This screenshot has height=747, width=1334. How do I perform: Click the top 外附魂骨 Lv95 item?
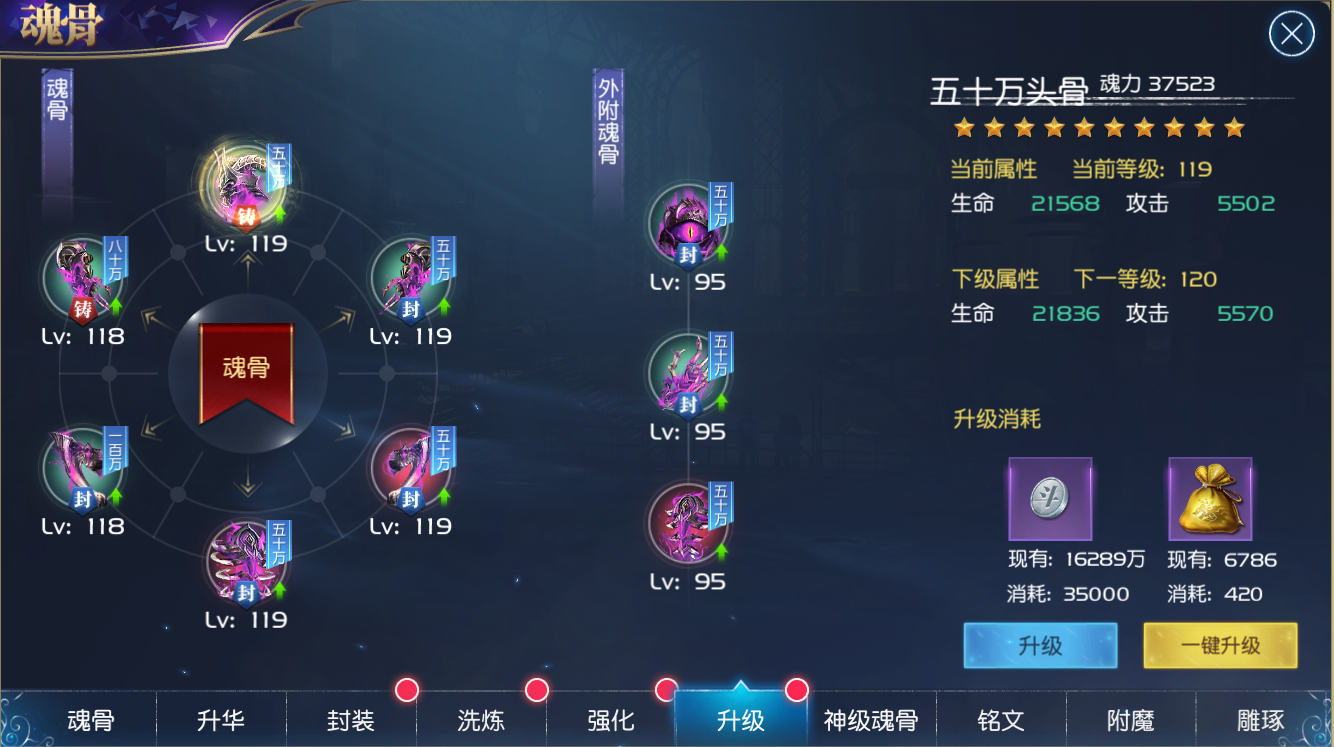pos(688,222)
